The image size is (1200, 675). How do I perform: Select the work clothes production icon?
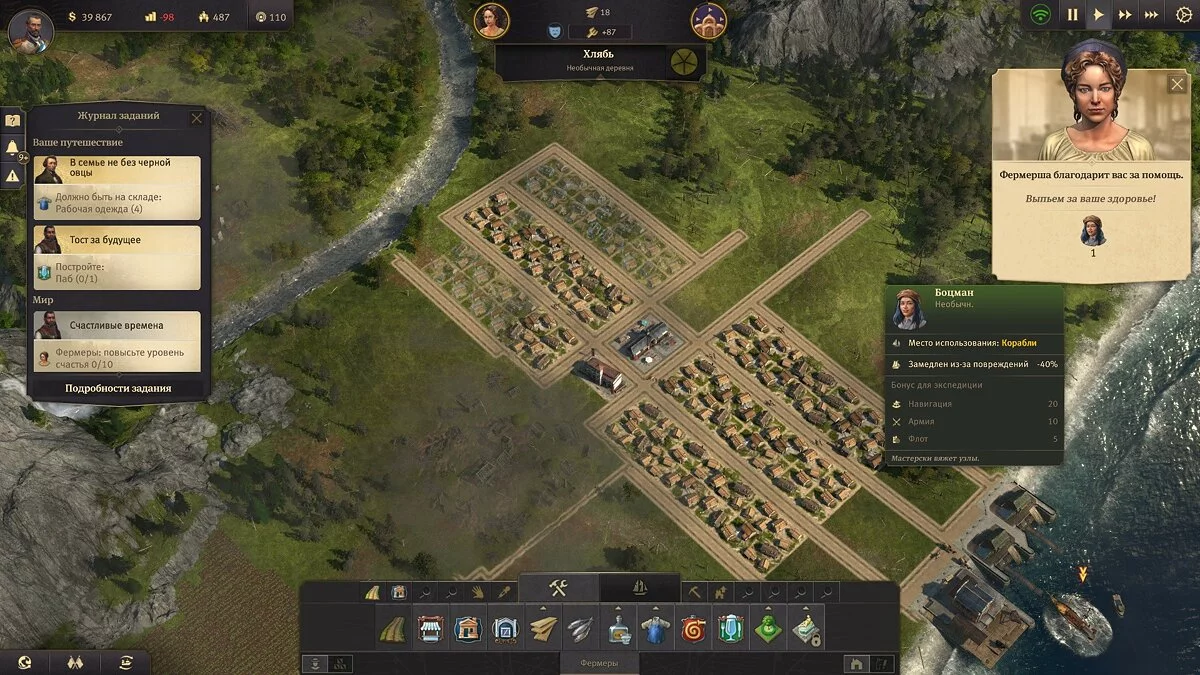pyautogui.click(x=655, y=630)
